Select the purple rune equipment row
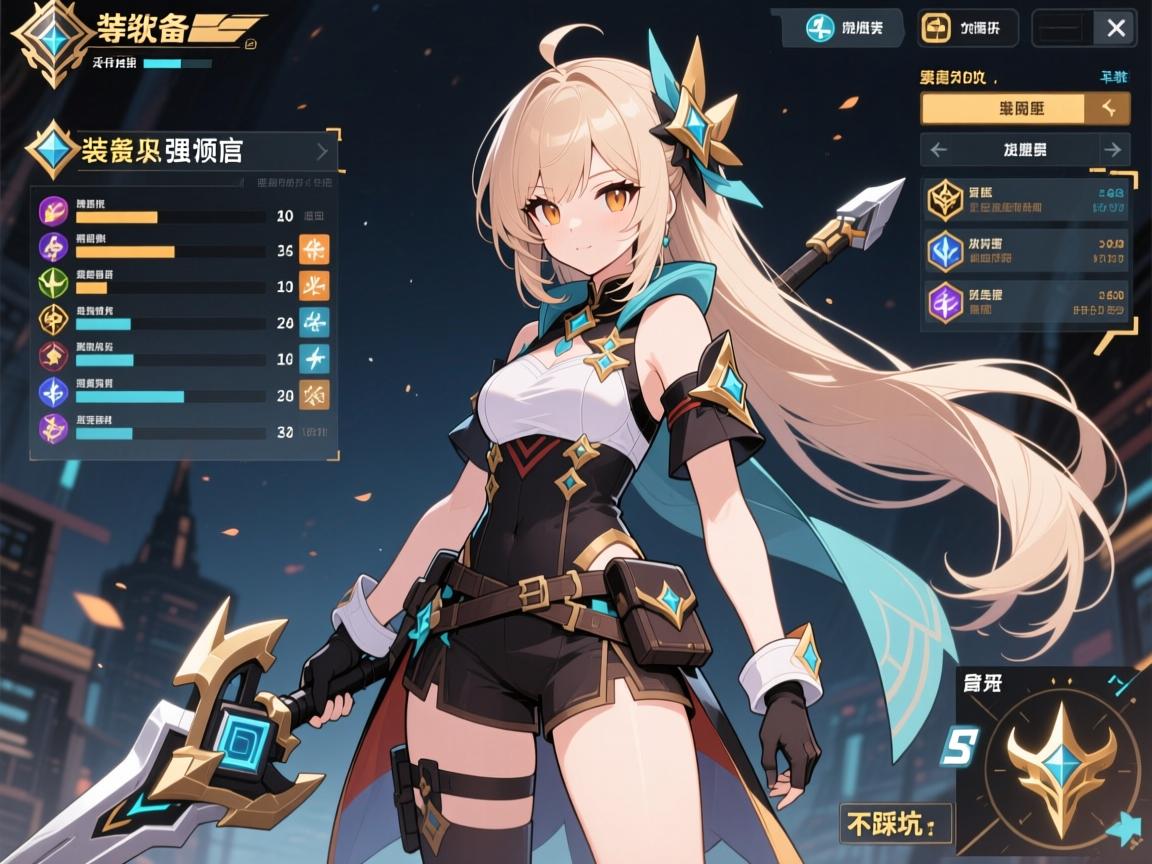 pyautogui.click(x=1025, y=303)
